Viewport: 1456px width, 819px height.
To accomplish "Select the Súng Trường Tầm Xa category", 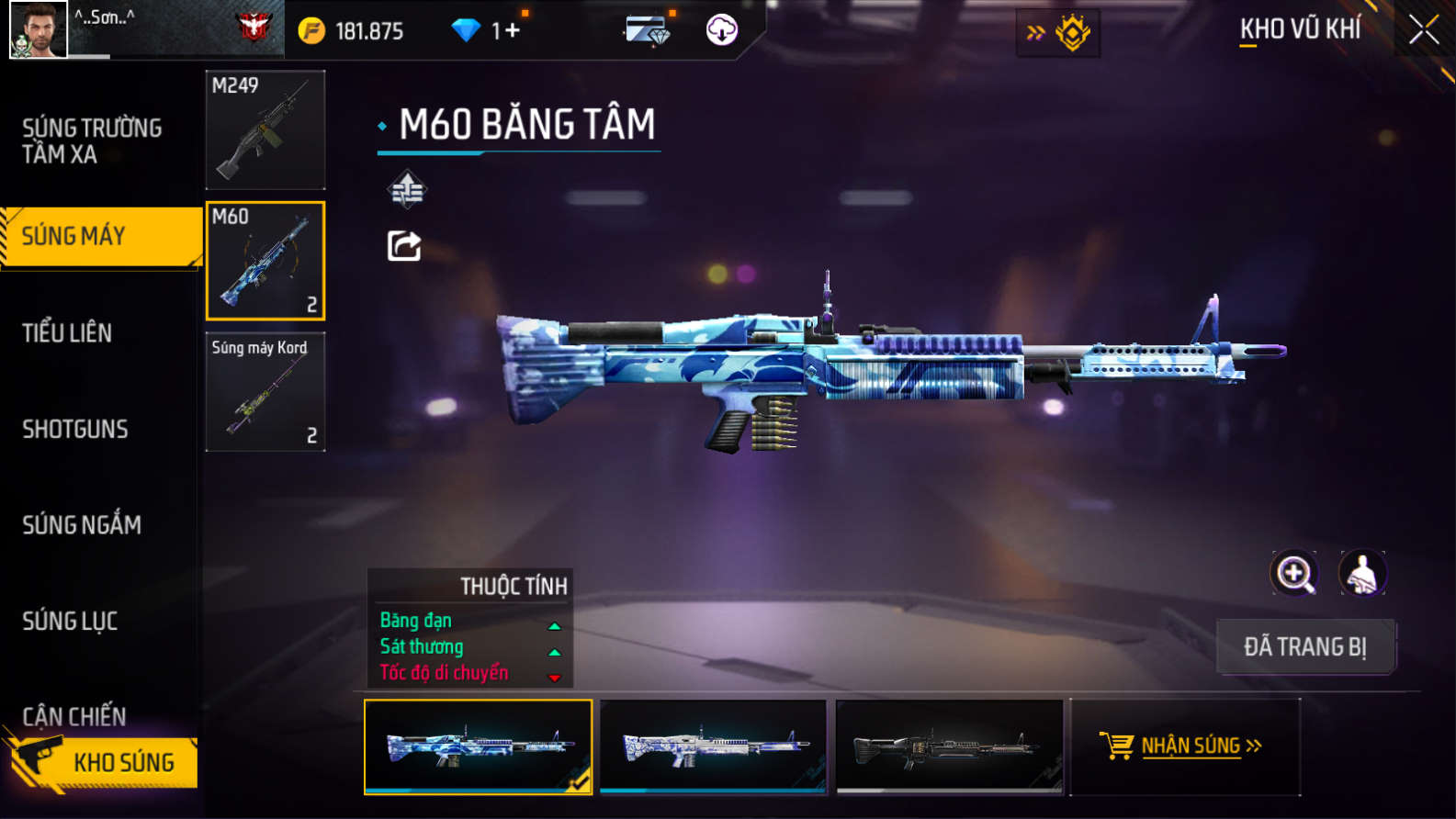I will [92, 140].
